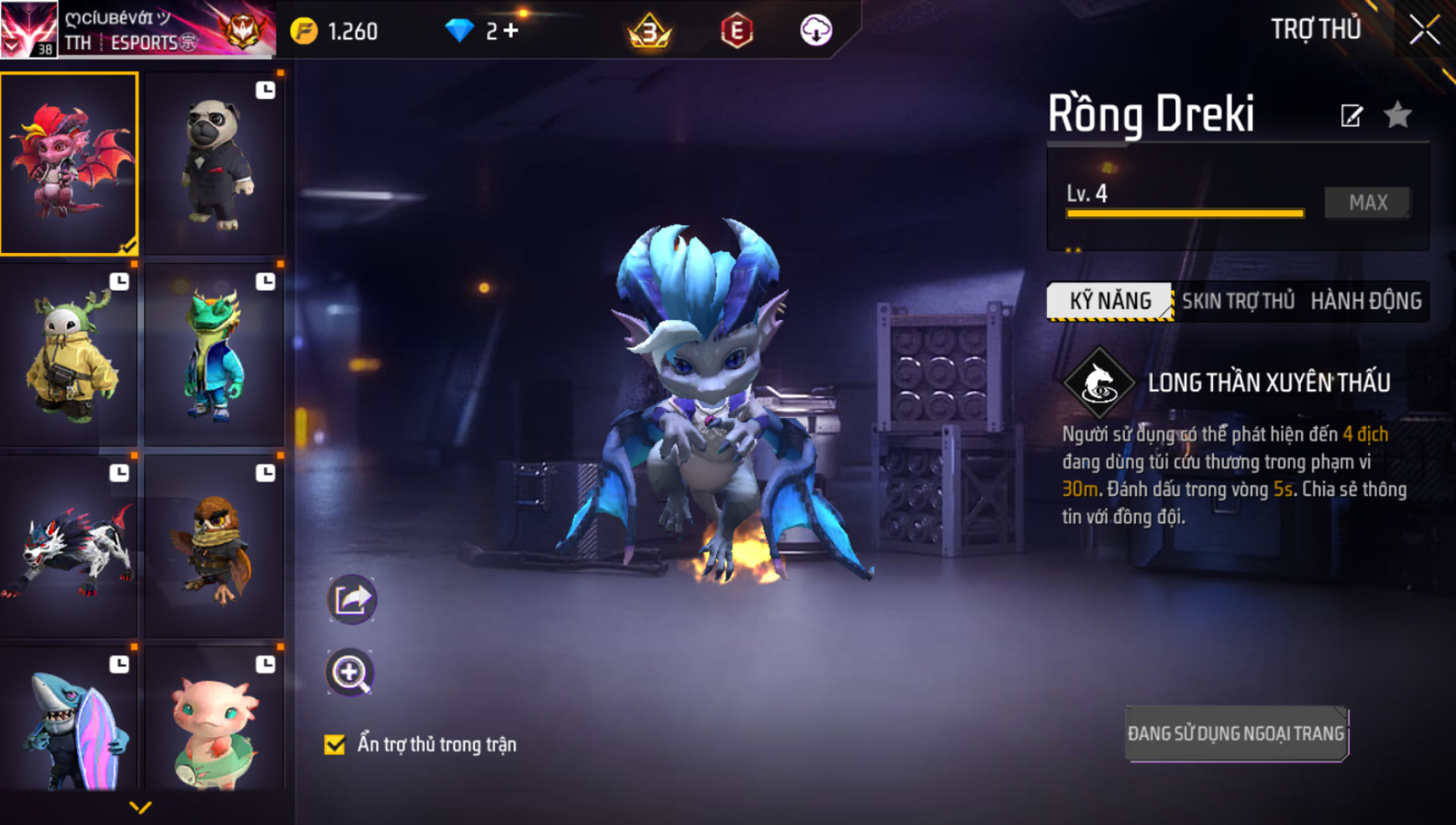Select the KỸ NĂNG tab
Screen dimensions: 1456x825
point(1110,301)
